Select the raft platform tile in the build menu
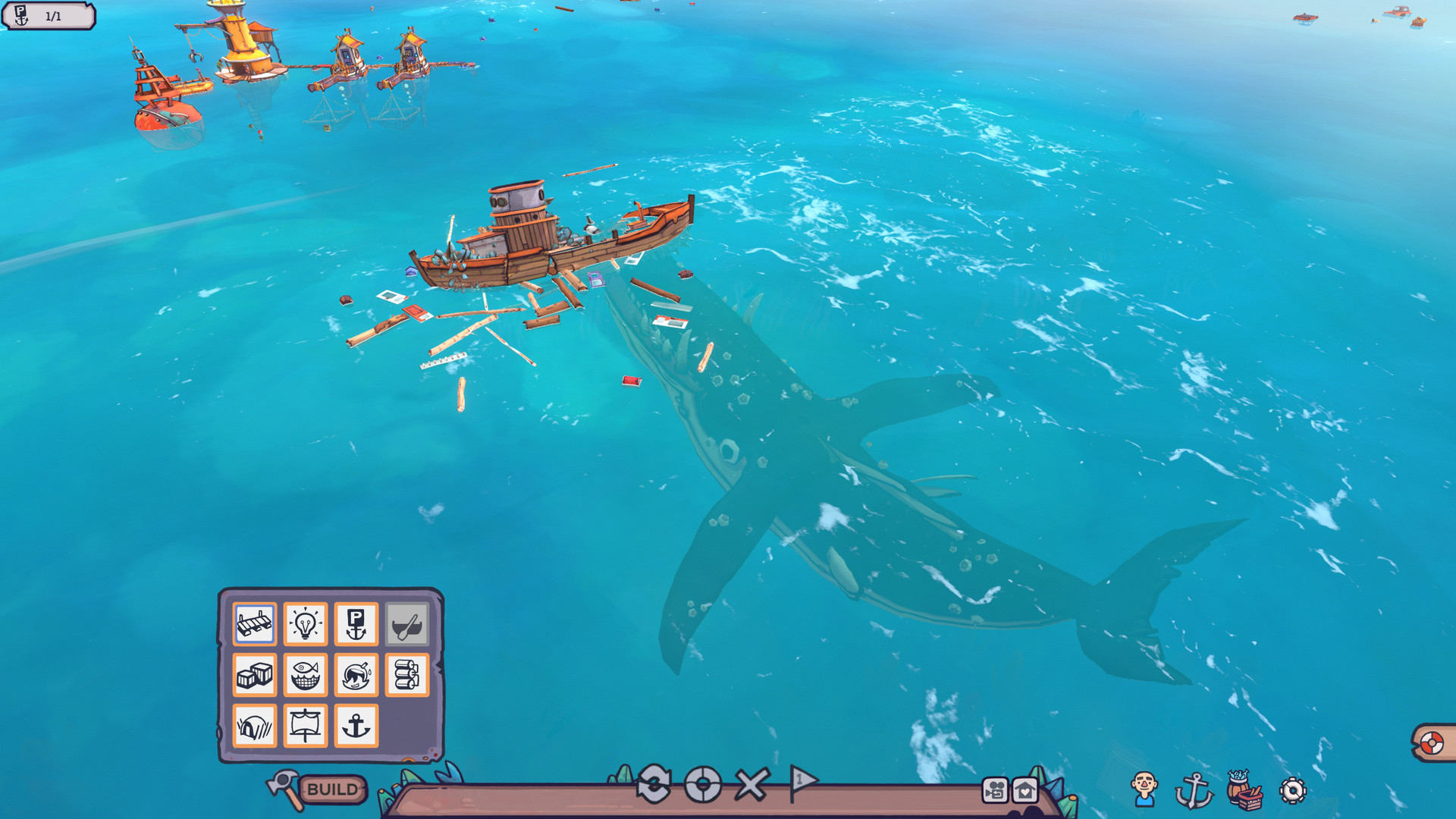Screen dimensions: 1456x819 255,625
